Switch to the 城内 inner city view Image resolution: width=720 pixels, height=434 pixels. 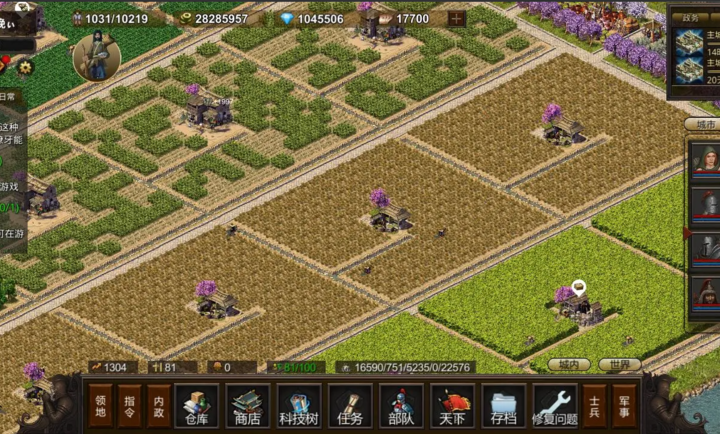pos(569,365)
